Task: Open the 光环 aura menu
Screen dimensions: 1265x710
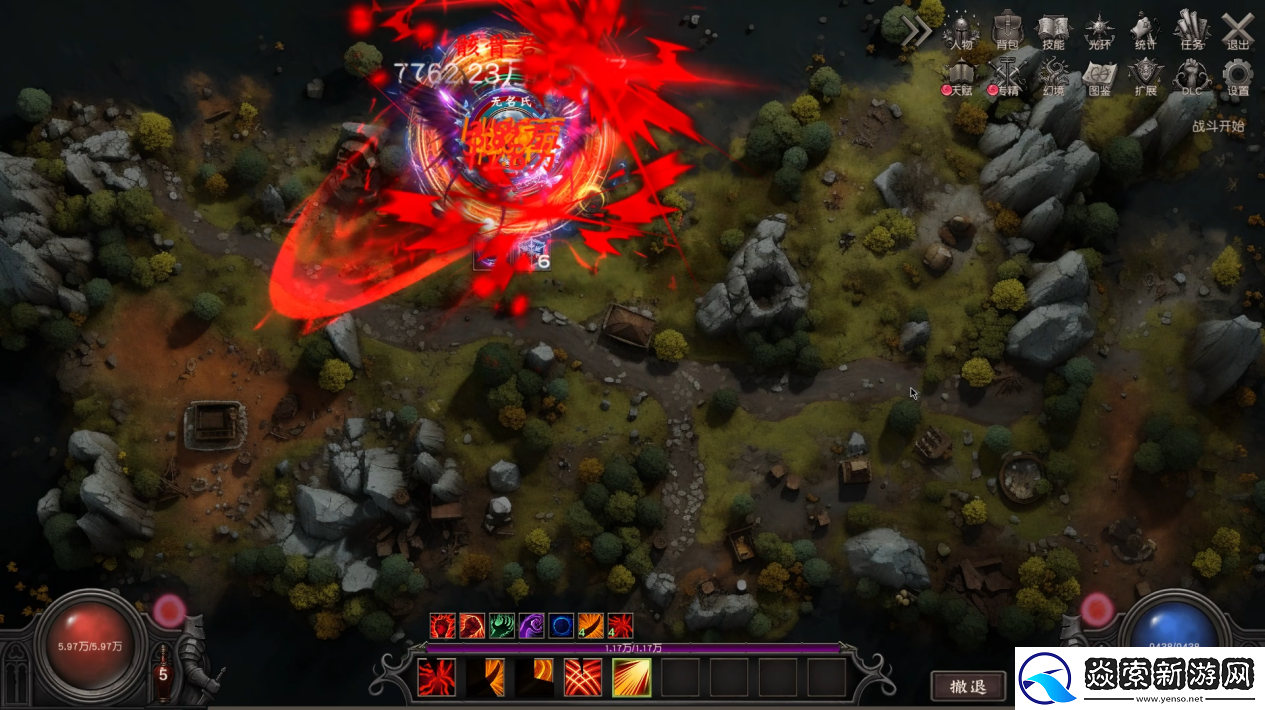Action: (x=1100, y=30)
